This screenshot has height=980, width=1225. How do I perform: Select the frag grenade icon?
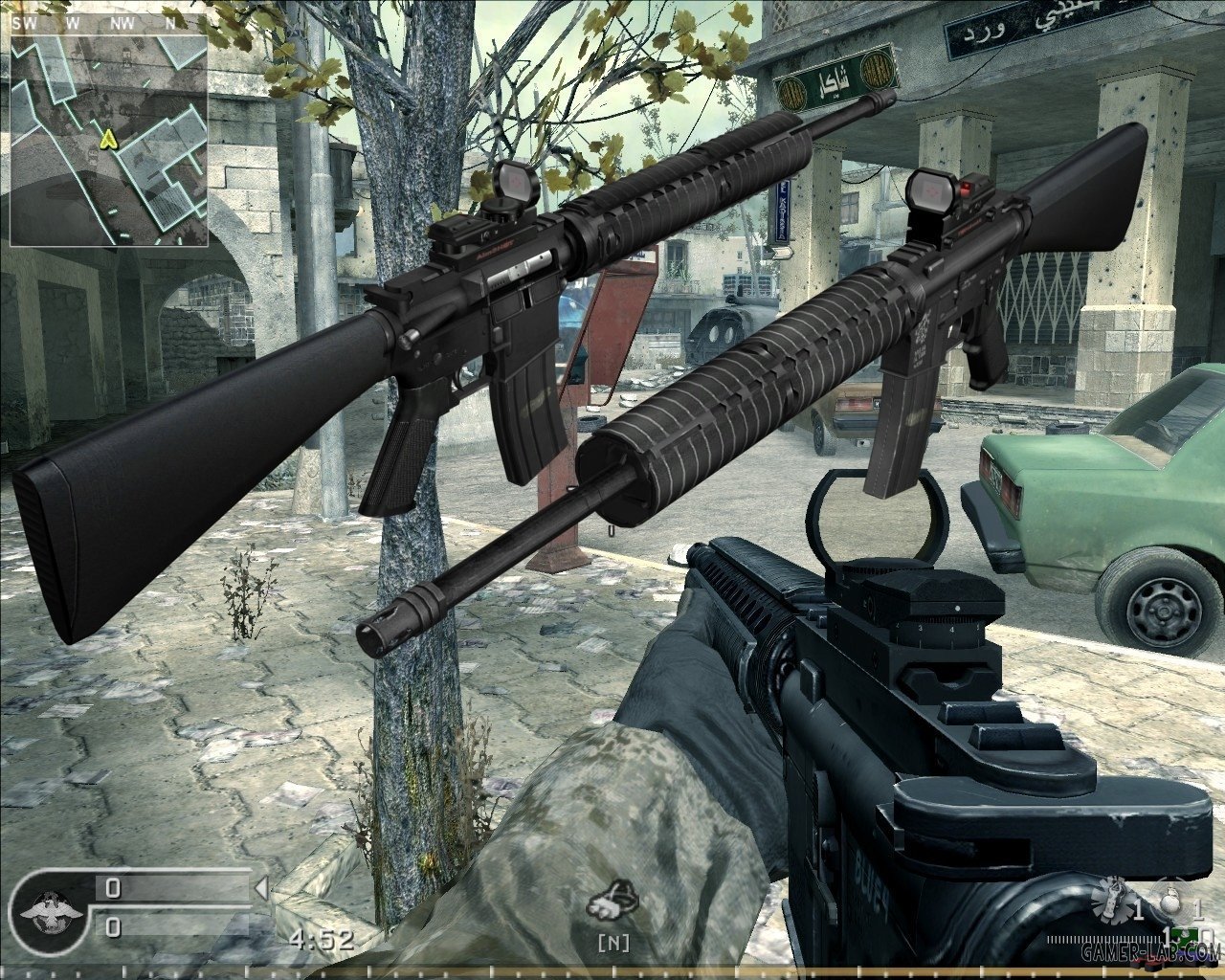pos(1170,907)
